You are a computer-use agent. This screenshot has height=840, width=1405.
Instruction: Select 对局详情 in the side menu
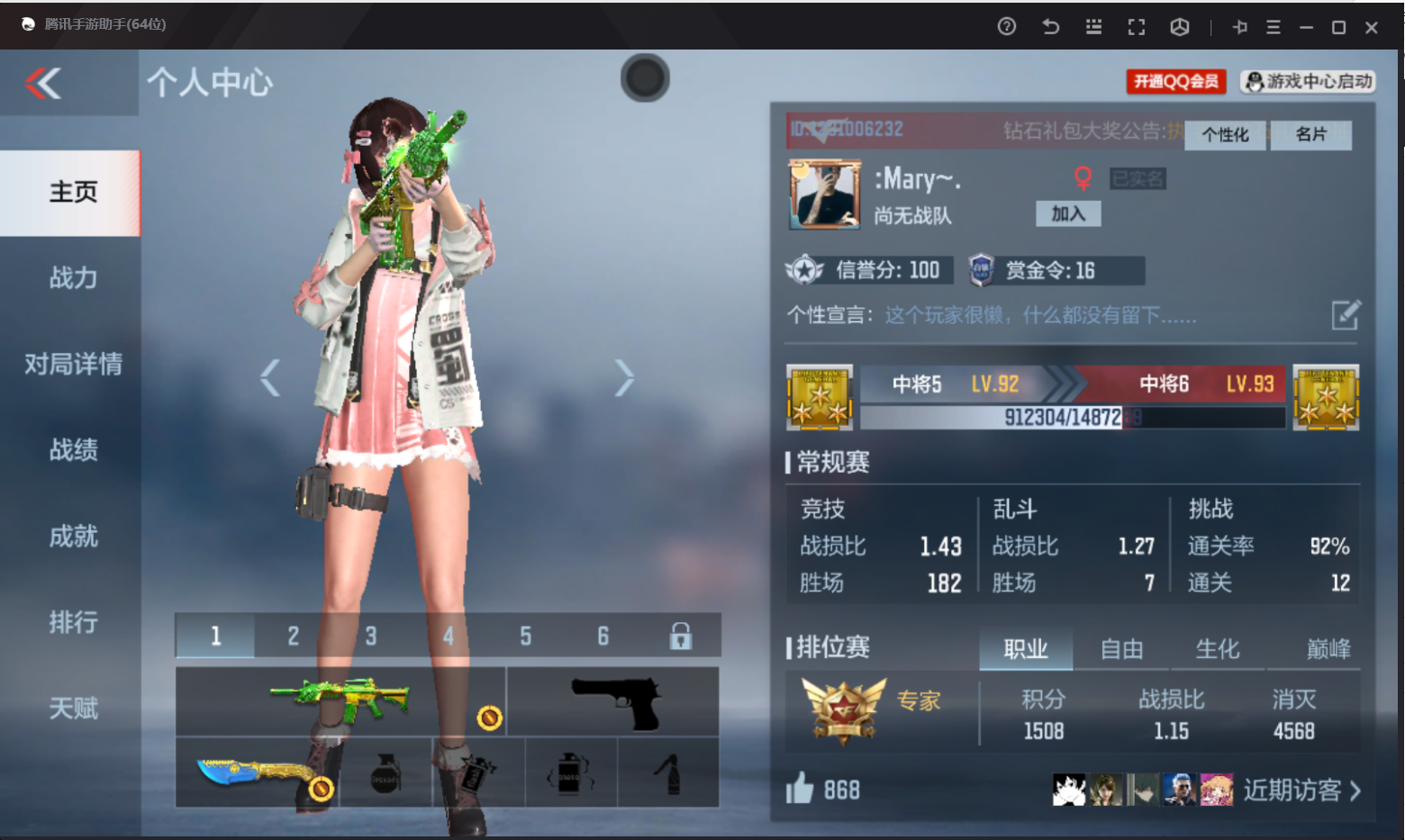[73, 365]
